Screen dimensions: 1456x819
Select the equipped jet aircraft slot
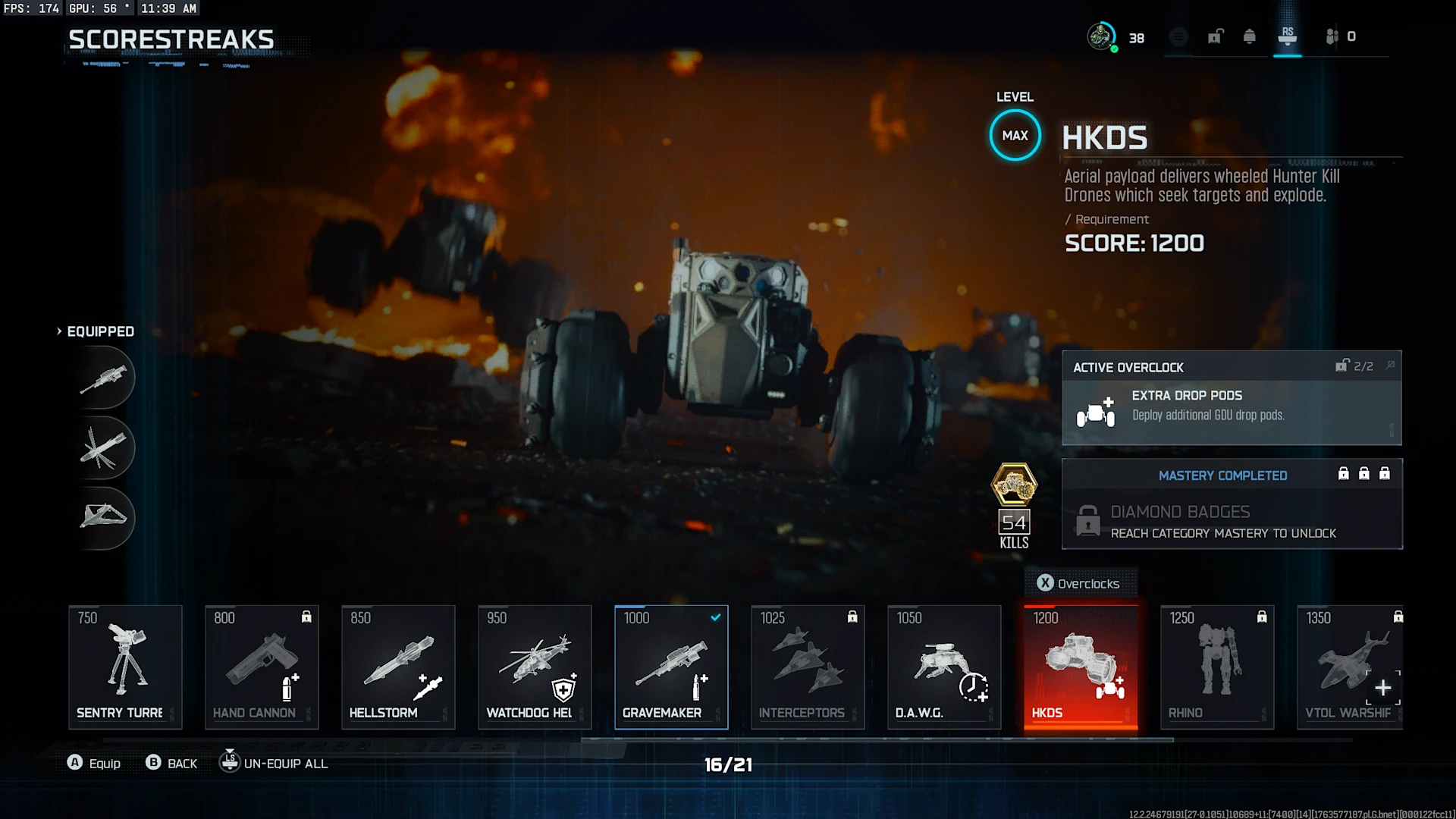(x=105, y=517)
